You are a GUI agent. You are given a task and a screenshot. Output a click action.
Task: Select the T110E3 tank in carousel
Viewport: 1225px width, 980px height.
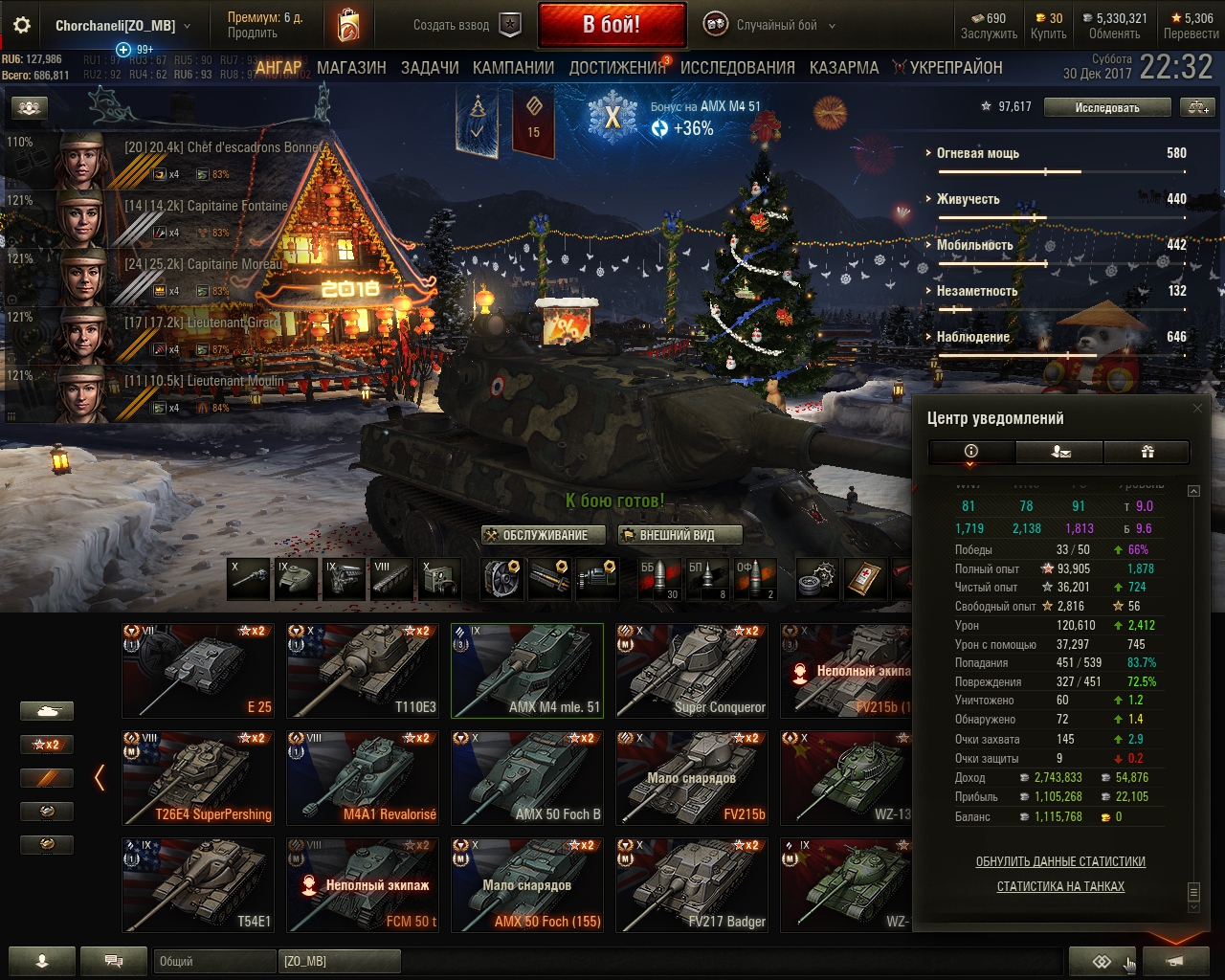tap(363, 670)
